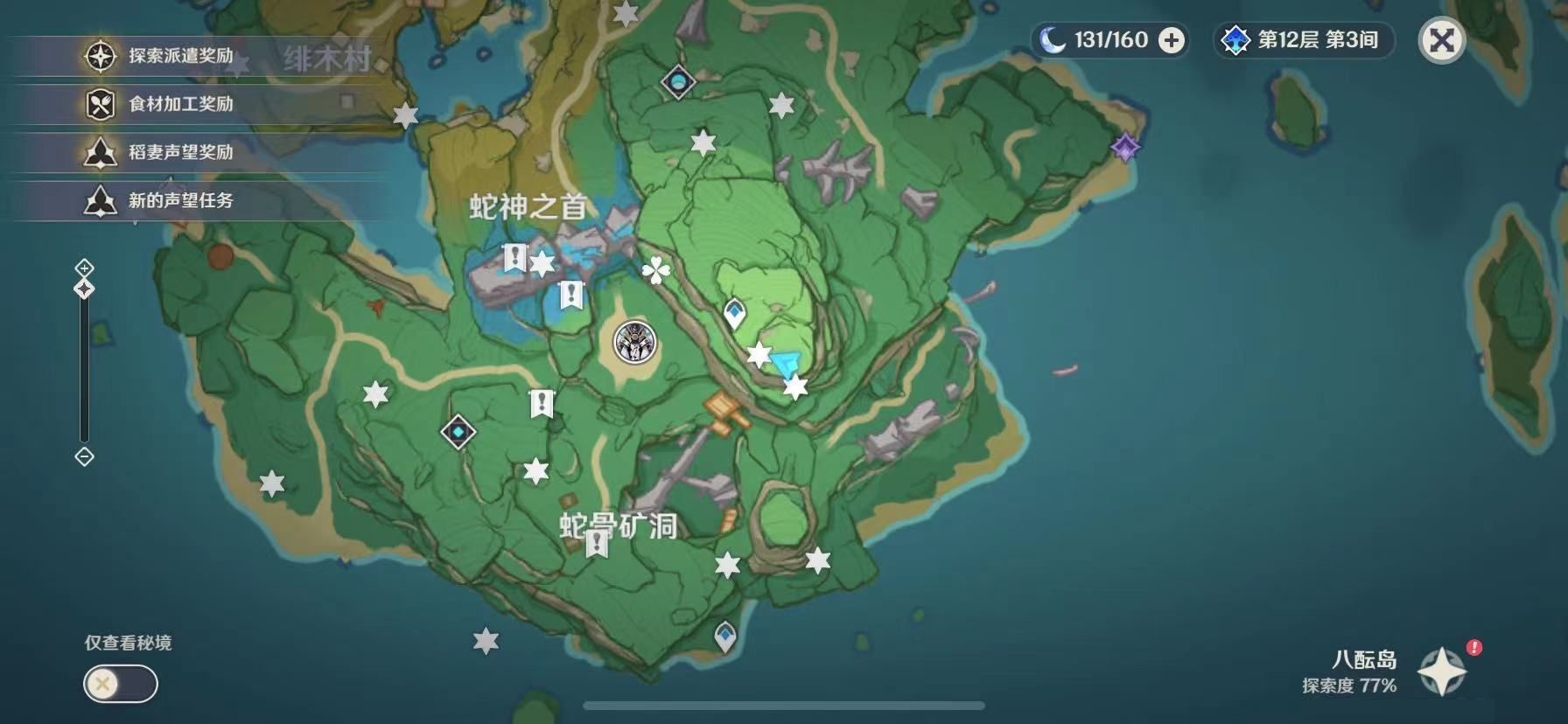Choose the 新的声望任务 reputation quest entry
The height and width of the screenshot is (724, 1568).
180,200
